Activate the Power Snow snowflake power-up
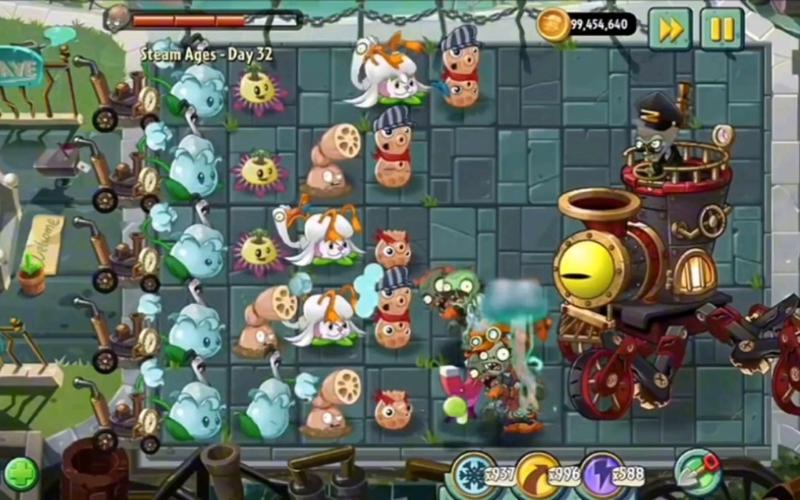Viewport: 800px width, 500px height. (470, 473)
